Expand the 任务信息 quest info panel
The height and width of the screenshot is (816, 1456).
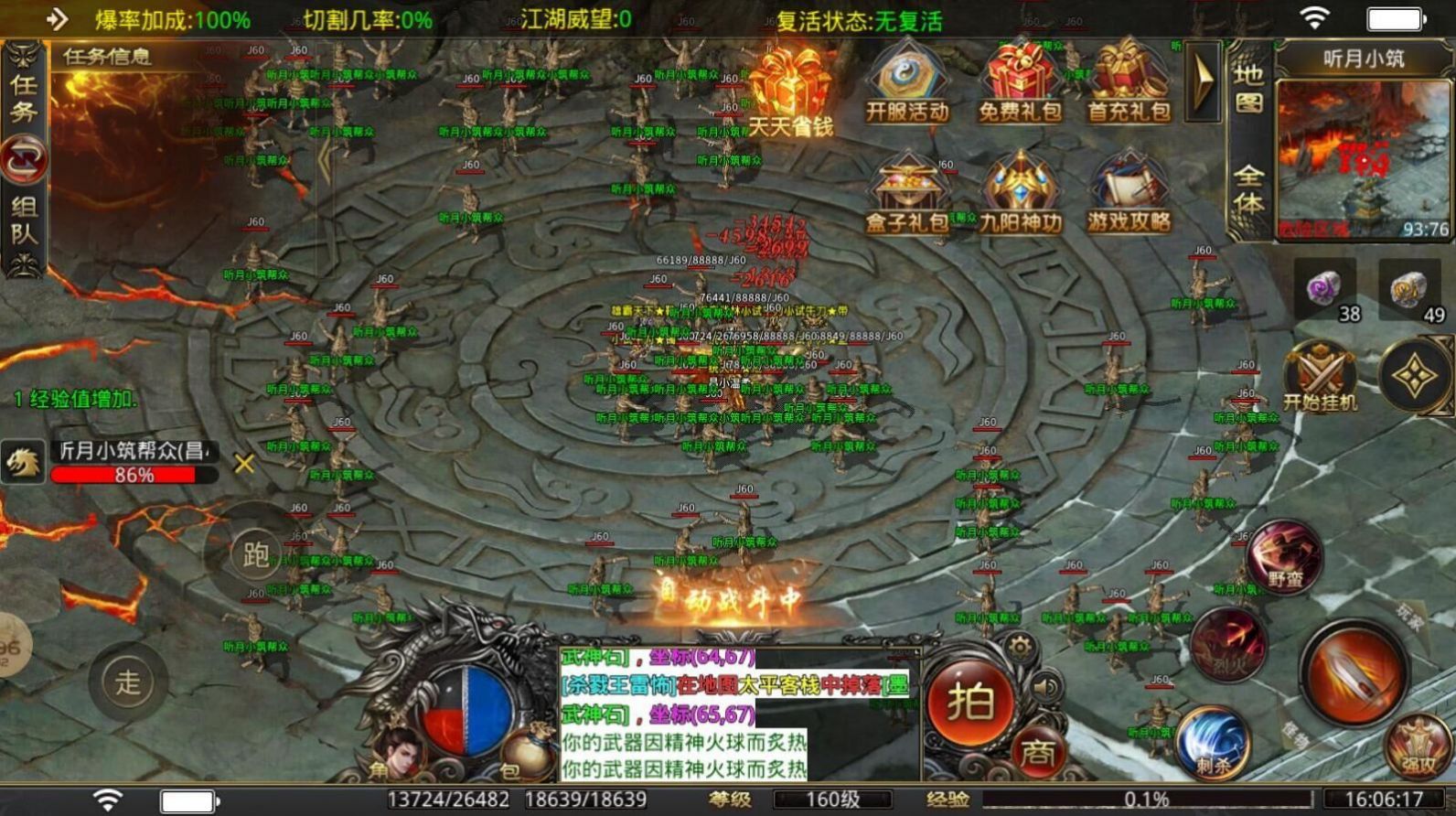point(110,55)
